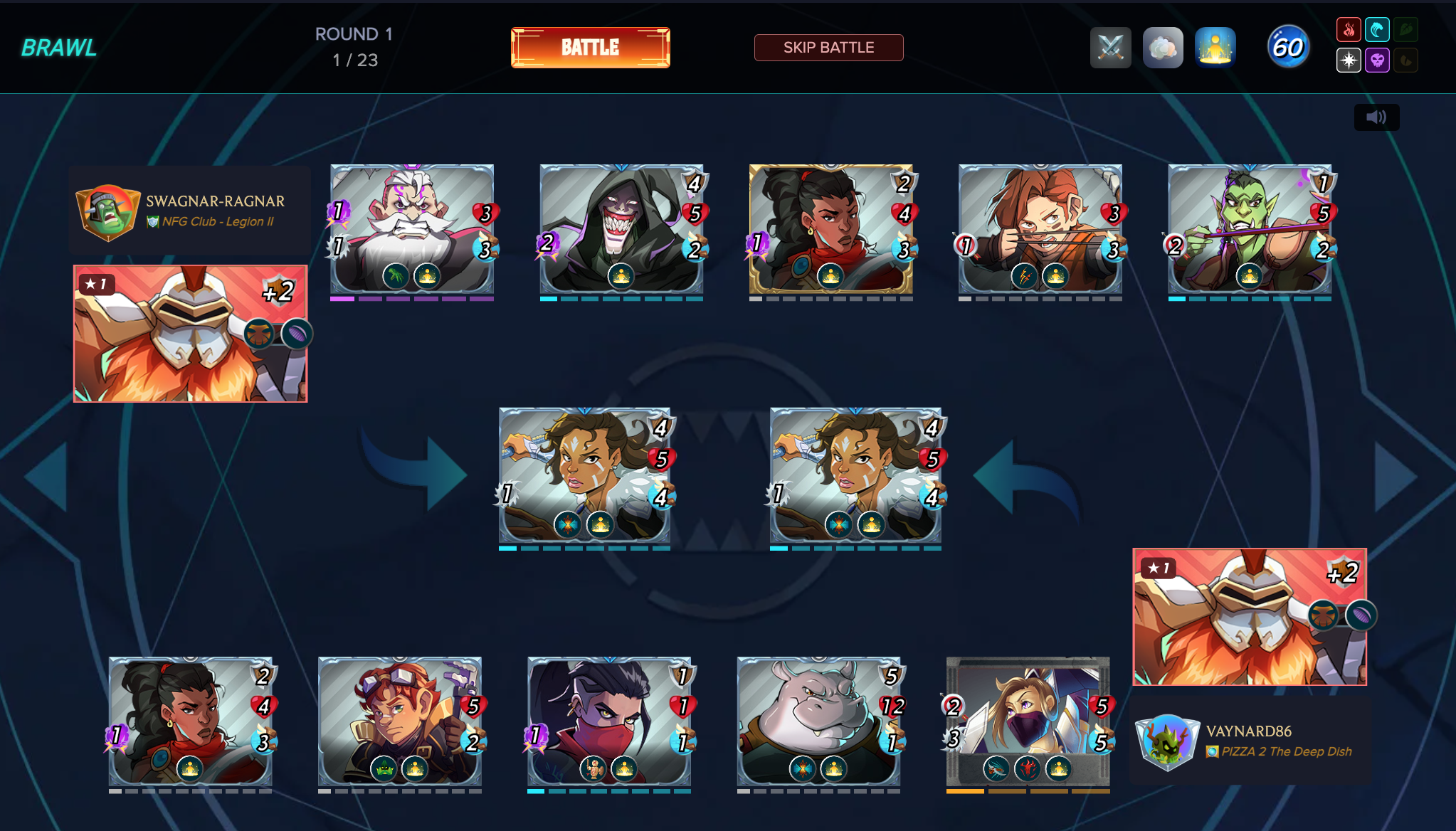Image resolution: width=1456 pixels, height=831 pixels.
Task: Inspect the green orc card
Action: 1249,229
